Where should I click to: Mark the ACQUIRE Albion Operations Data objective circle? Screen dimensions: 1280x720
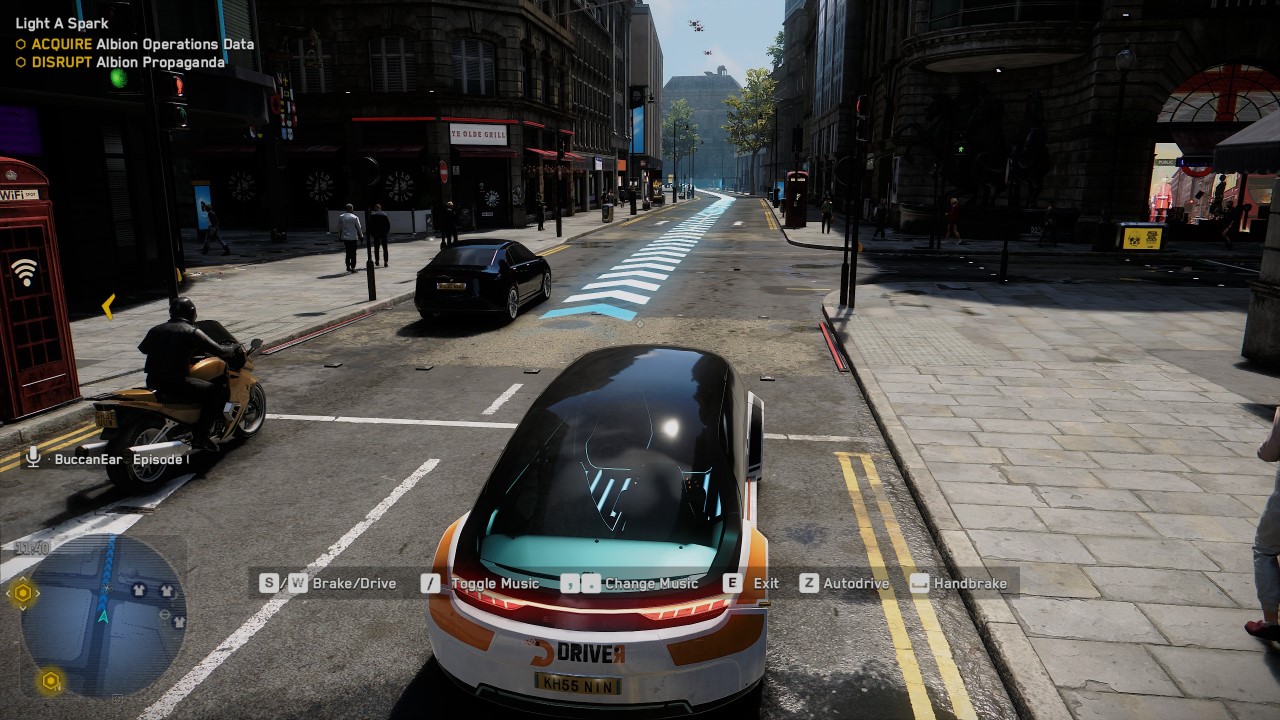[x=21, y=44]
